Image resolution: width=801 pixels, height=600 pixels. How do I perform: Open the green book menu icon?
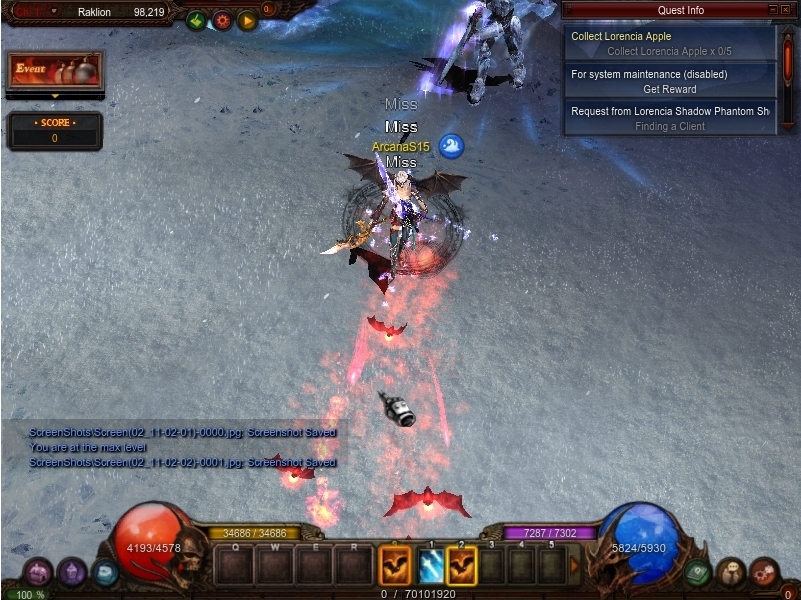(x=699, y=573)
